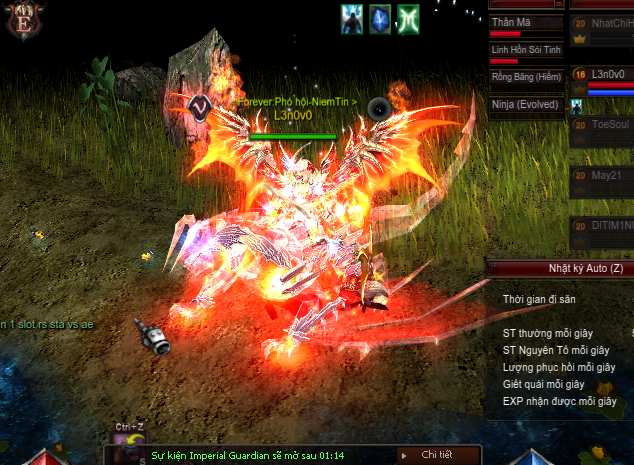Click the blue crystal buff icon
This screenshot has height=465, width=634.
(x=379, y=19)
